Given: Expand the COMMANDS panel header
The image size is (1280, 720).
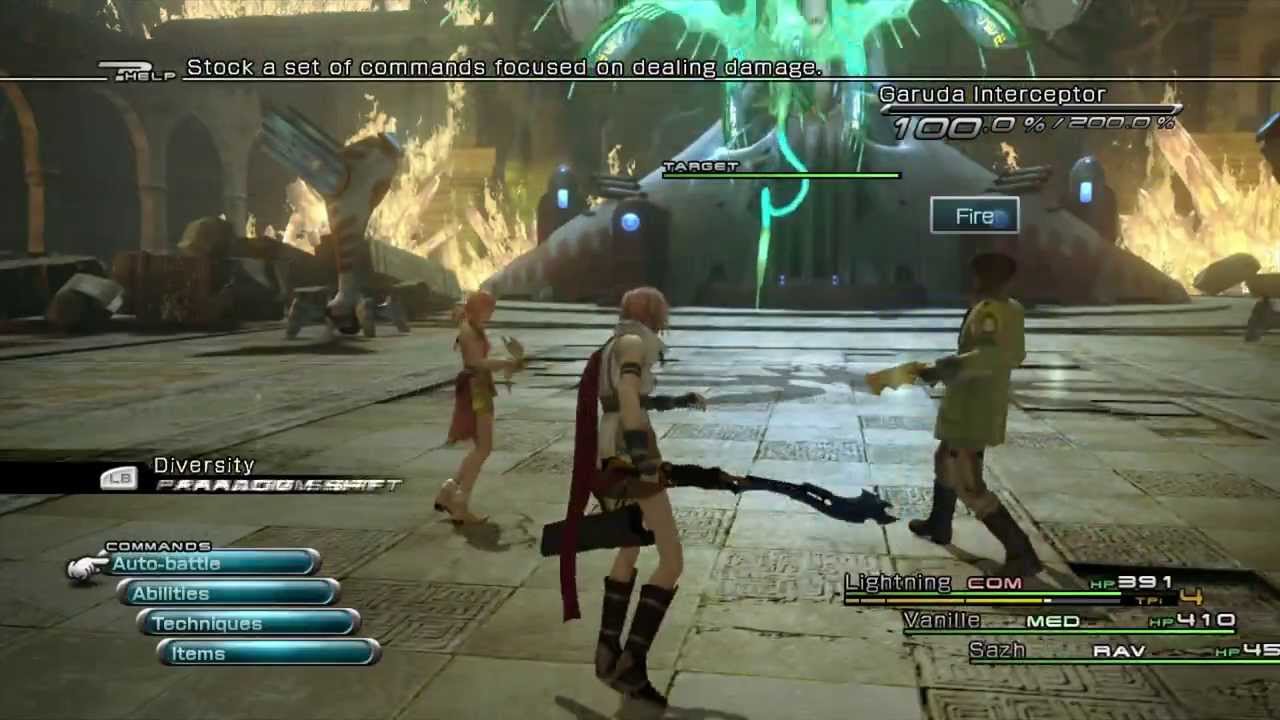Looking at the screenshot, I should pos(160,546).
